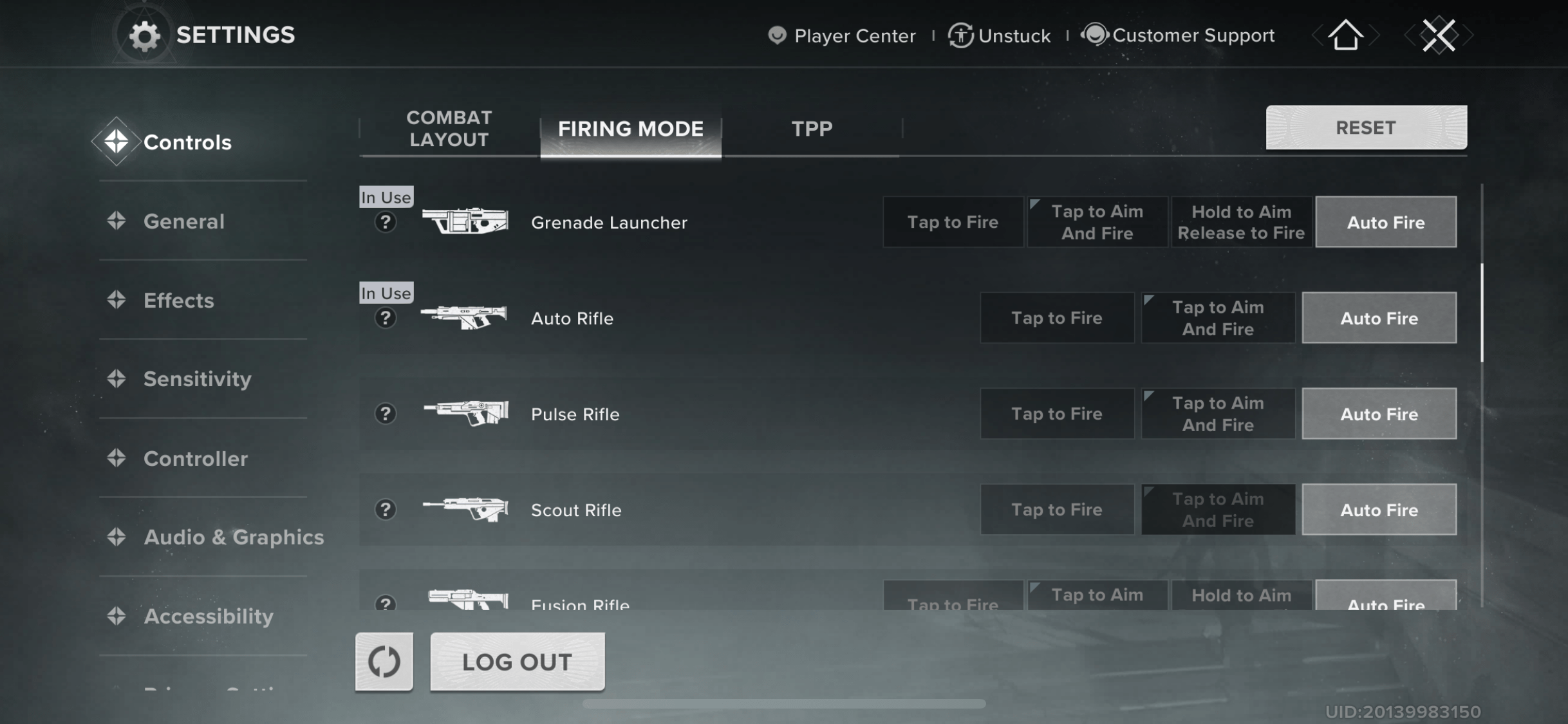Click the Unstuck icon
The image size is (1568, 724).
tap(960, 36)
